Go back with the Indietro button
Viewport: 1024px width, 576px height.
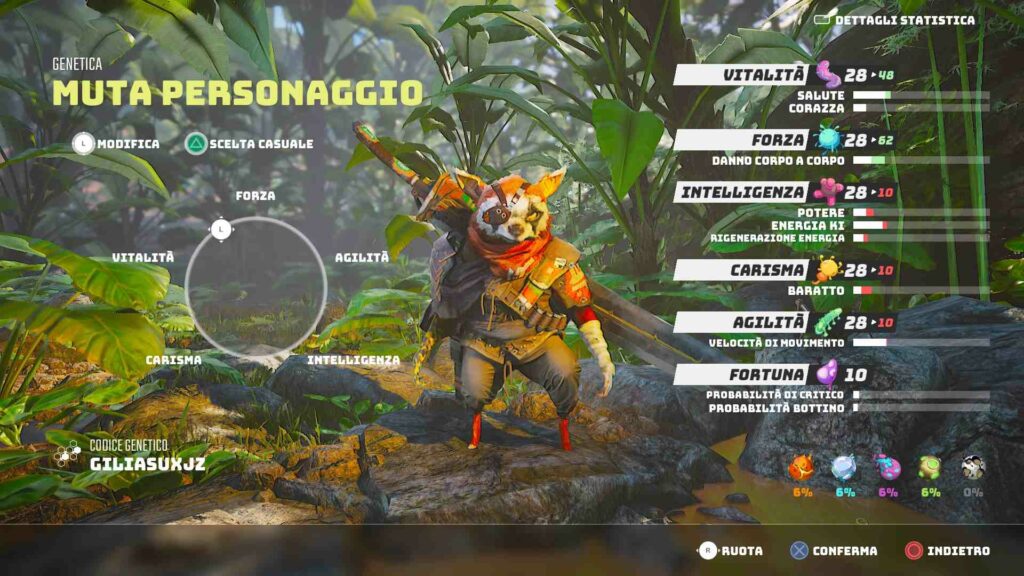(946, 550)
